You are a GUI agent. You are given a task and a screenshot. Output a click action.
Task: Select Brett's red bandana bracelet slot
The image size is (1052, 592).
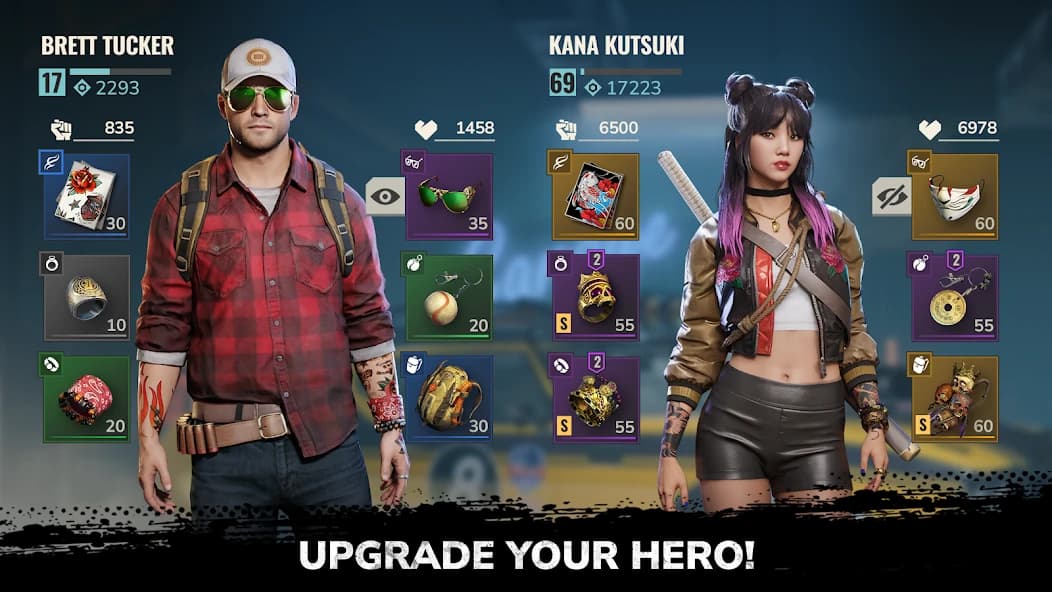[x=86, y=398]
